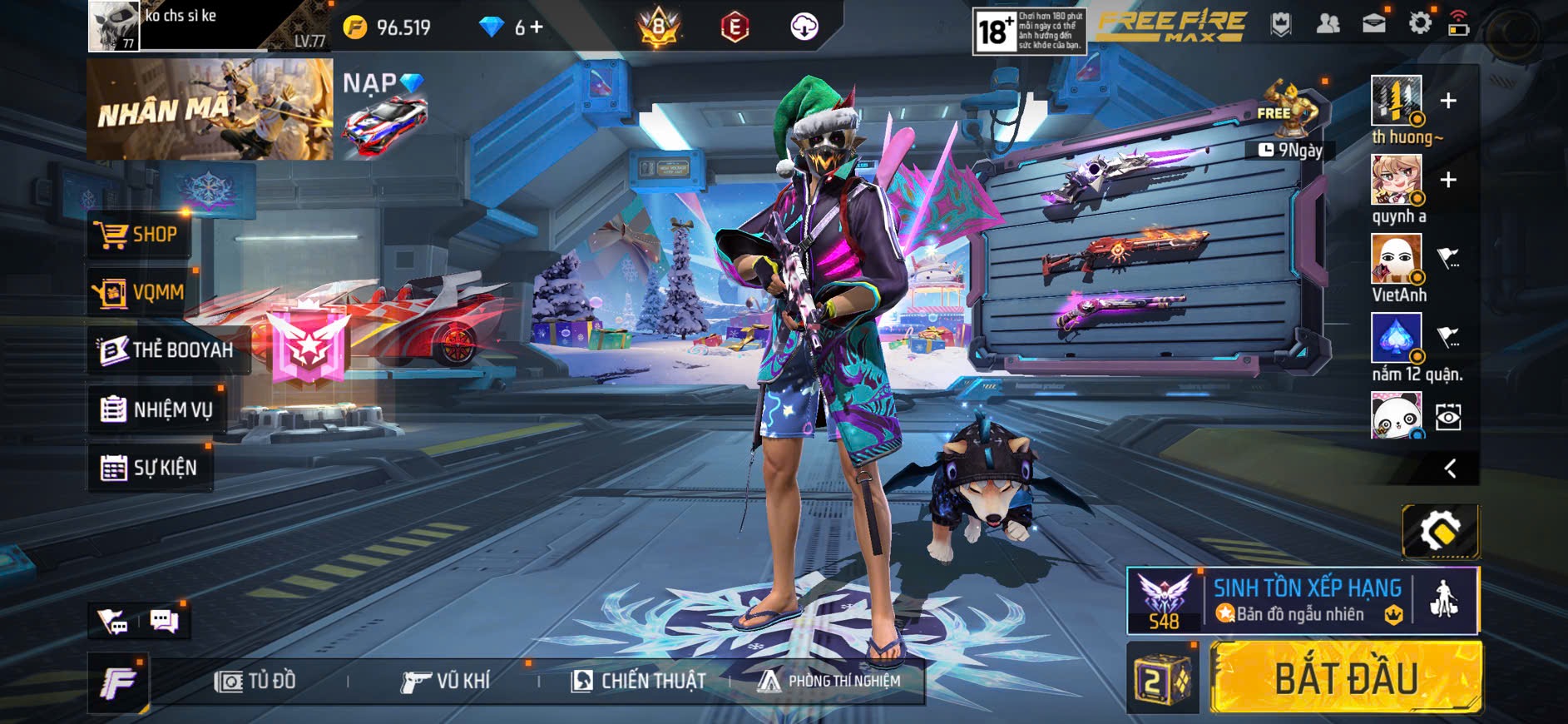Open the chat speech bubble icon
Screen dimensions: 1568x724
[164, 621]
